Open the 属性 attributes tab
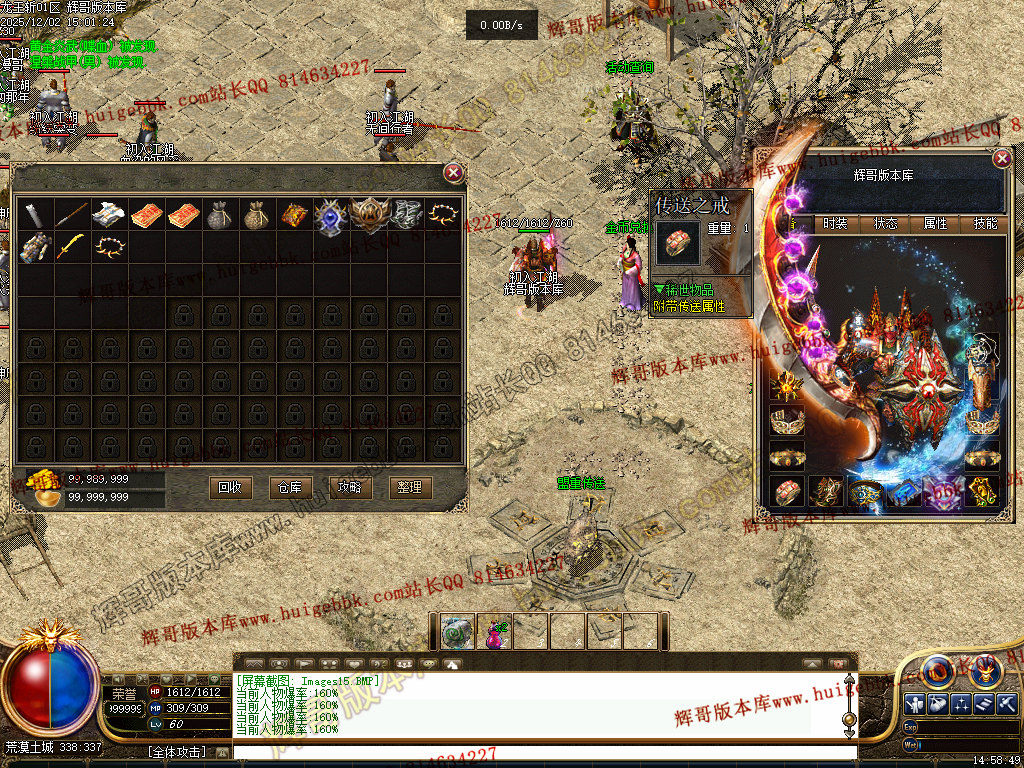Viewport: 1024px width, 768px height. tap(936, 224)
